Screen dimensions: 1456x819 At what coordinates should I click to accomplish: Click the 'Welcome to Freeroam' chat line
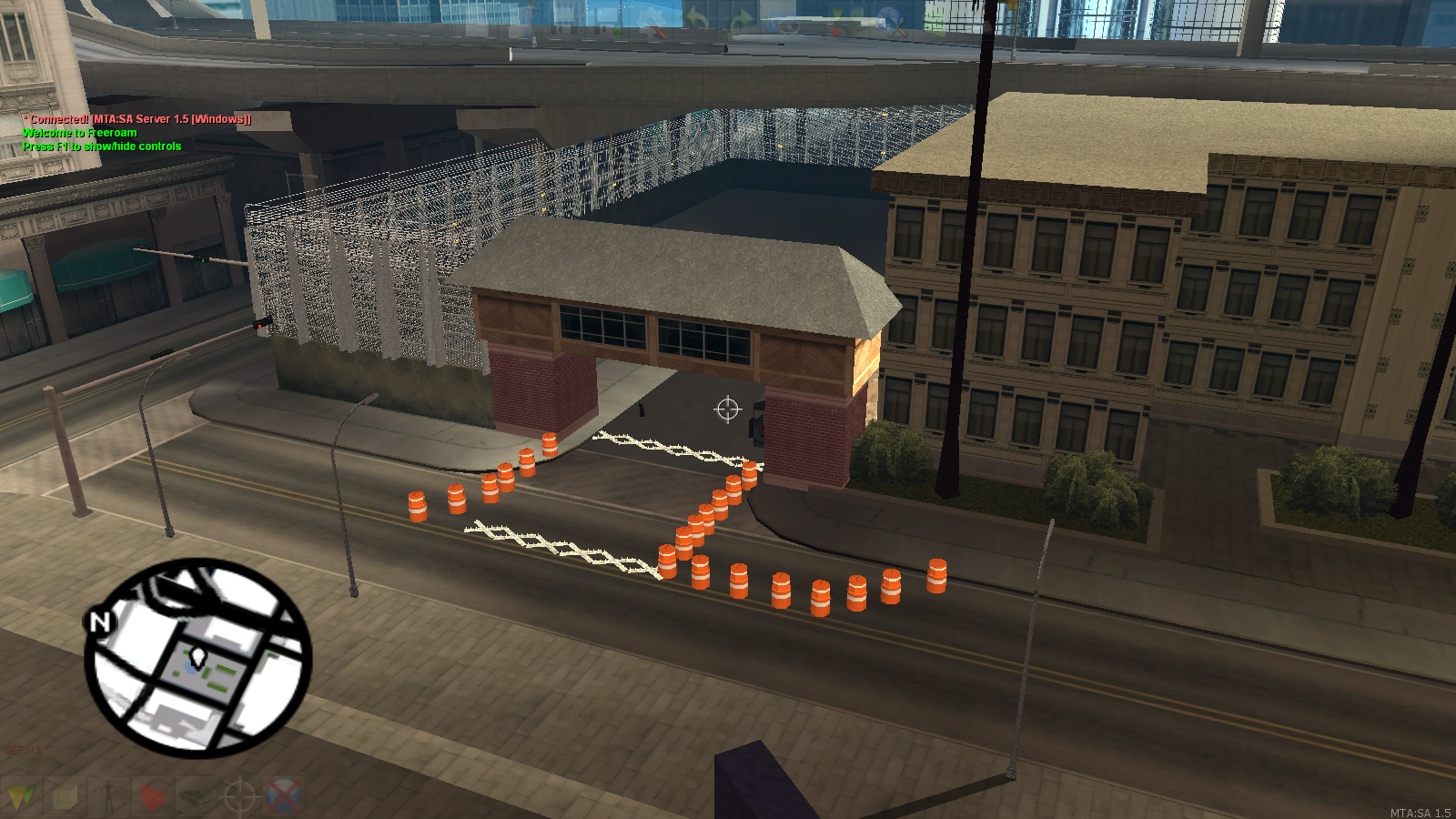coord(78,132)
